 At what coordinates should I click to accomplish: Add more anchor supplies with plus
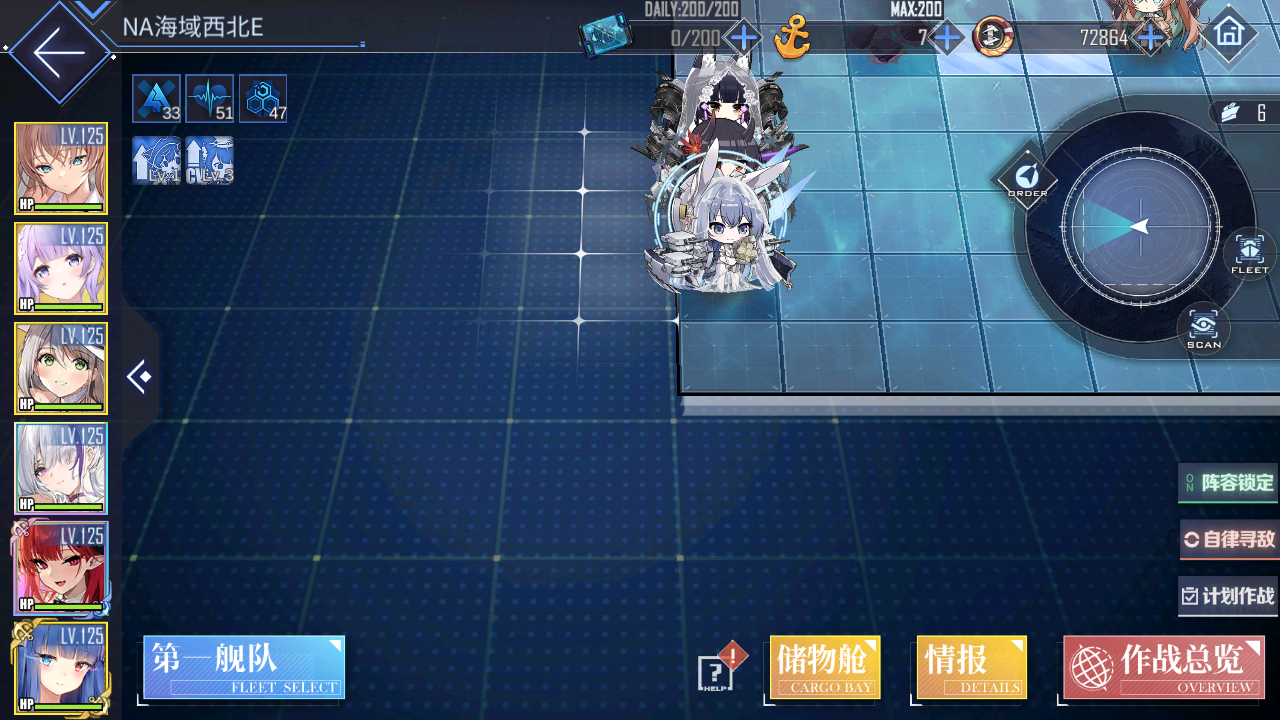946,39
